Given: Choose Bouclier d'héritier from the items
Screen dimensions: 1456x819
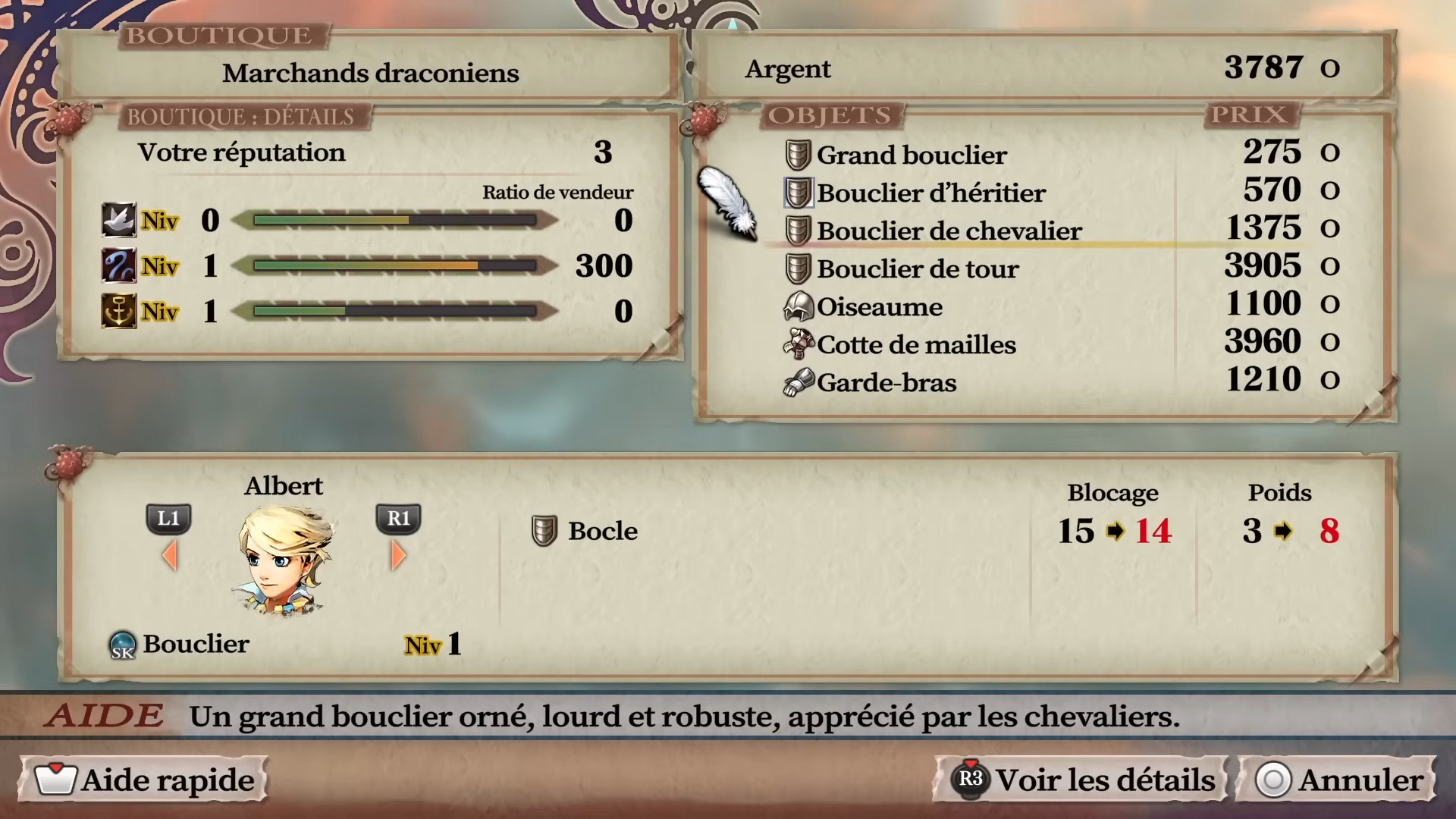Looking at the screenshot, I should [930, 193].
